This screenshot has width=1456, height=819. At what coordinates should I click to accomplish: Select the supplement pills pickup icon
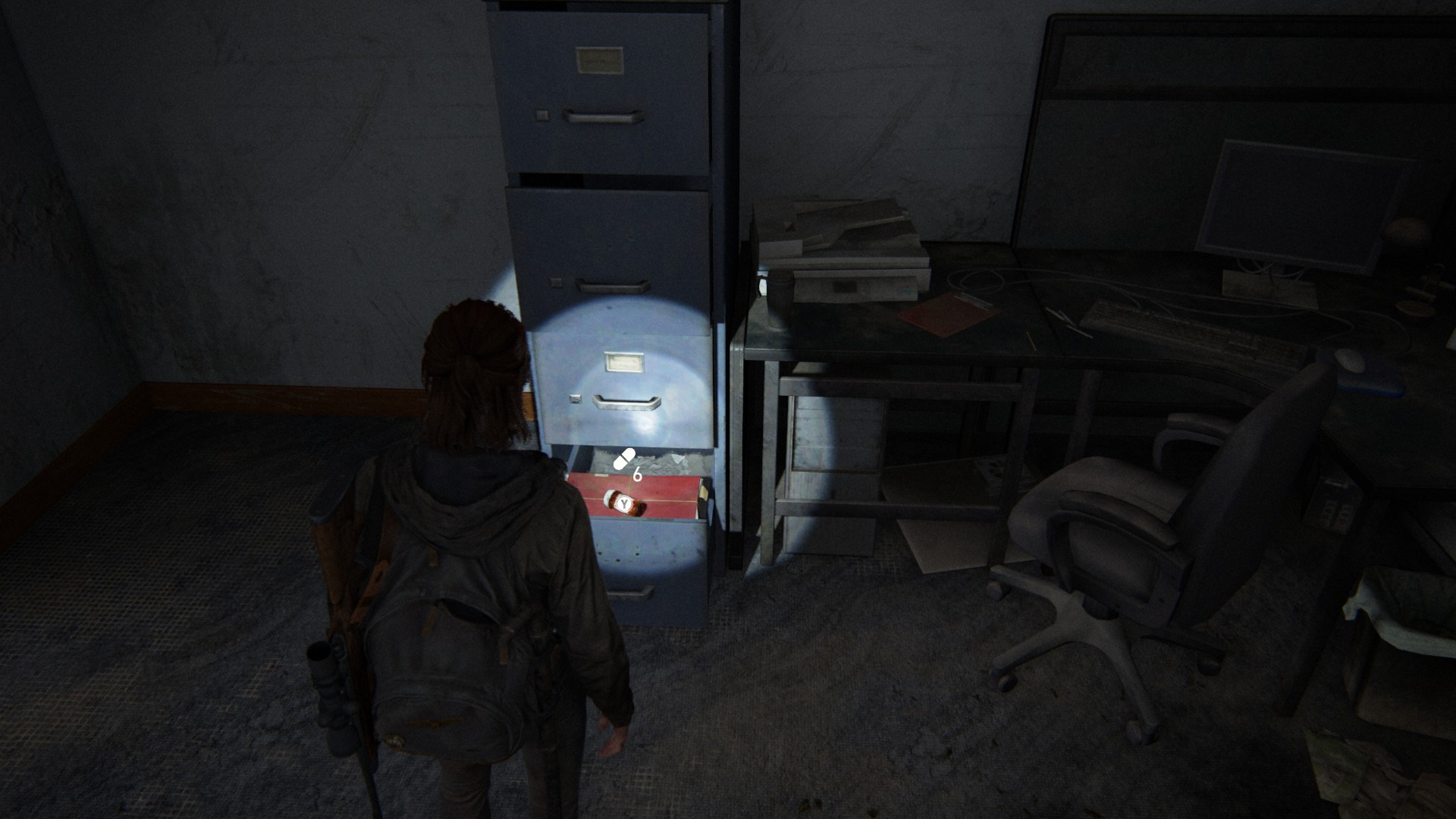623,459
